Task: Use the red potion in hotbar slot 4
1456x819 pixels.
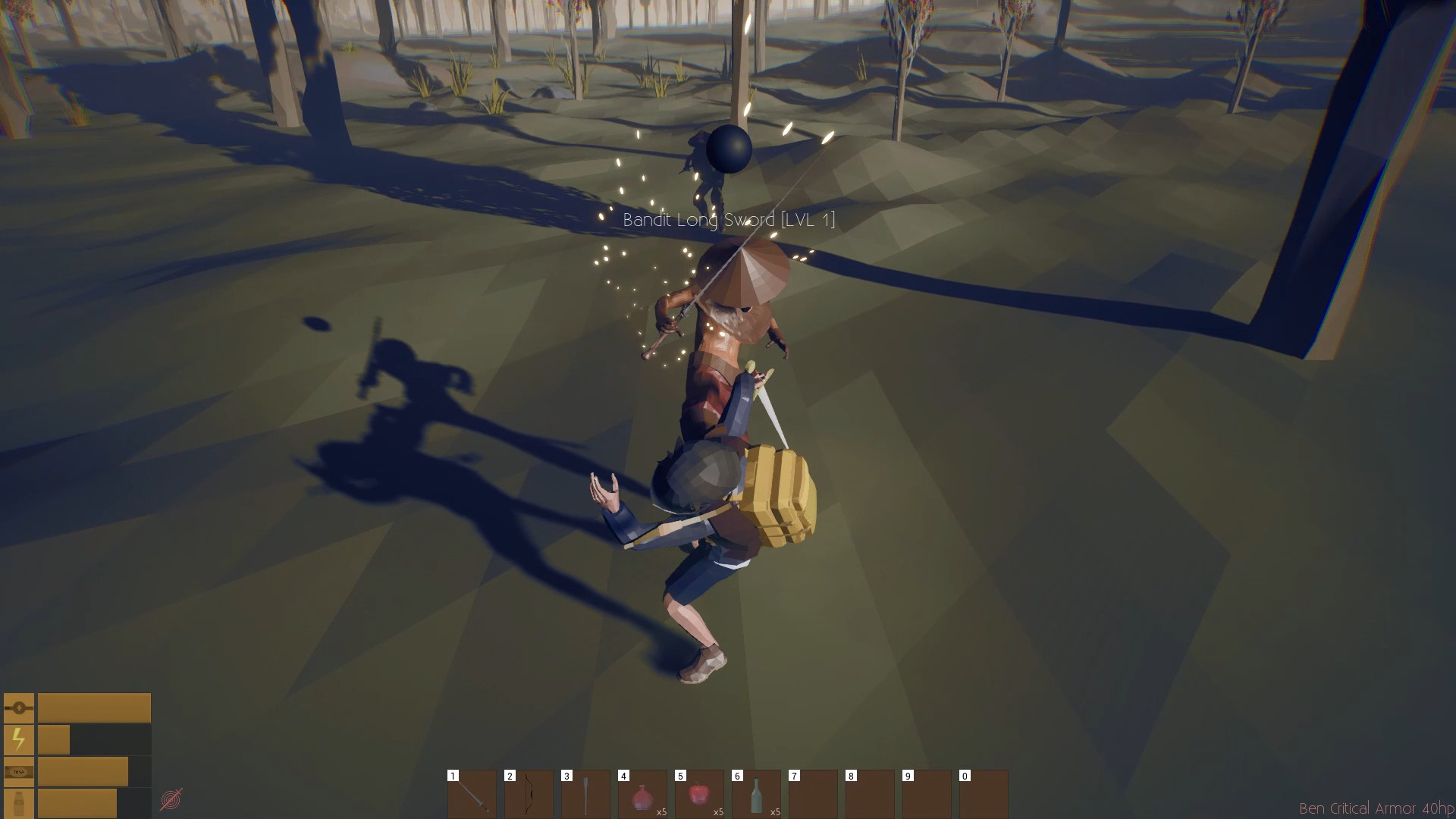Action: pyautogui.click(x=642, y=795)
